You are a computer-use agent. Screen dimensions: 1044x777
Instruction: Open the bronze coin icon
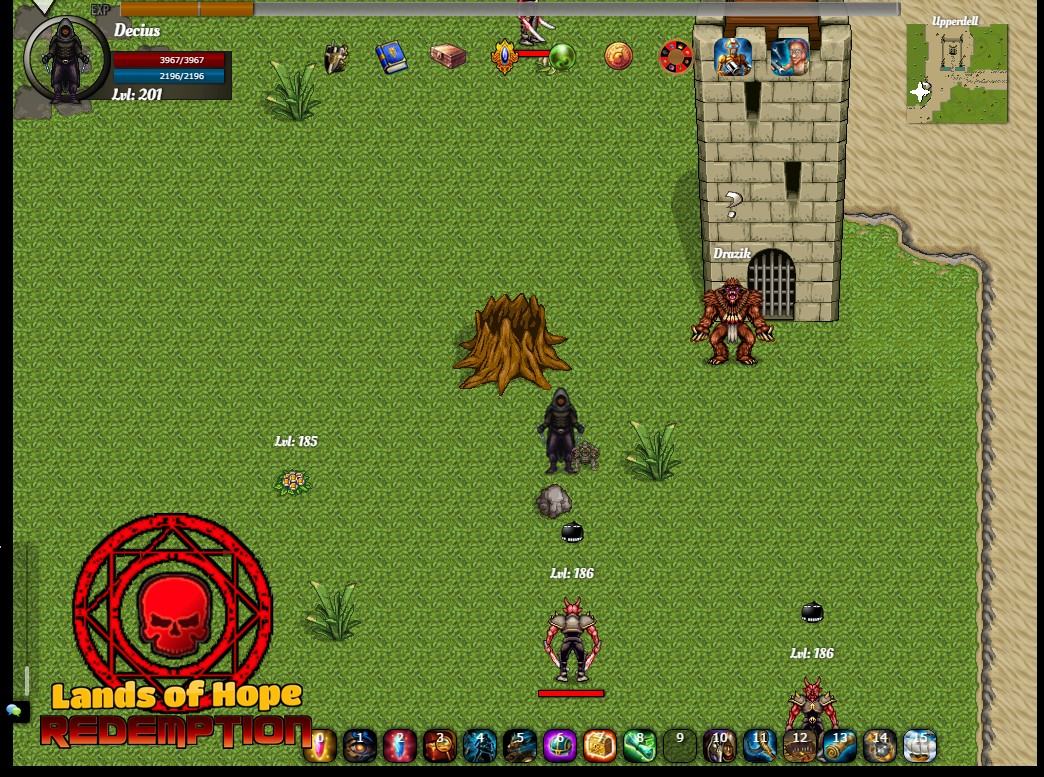tap(619, 56)
